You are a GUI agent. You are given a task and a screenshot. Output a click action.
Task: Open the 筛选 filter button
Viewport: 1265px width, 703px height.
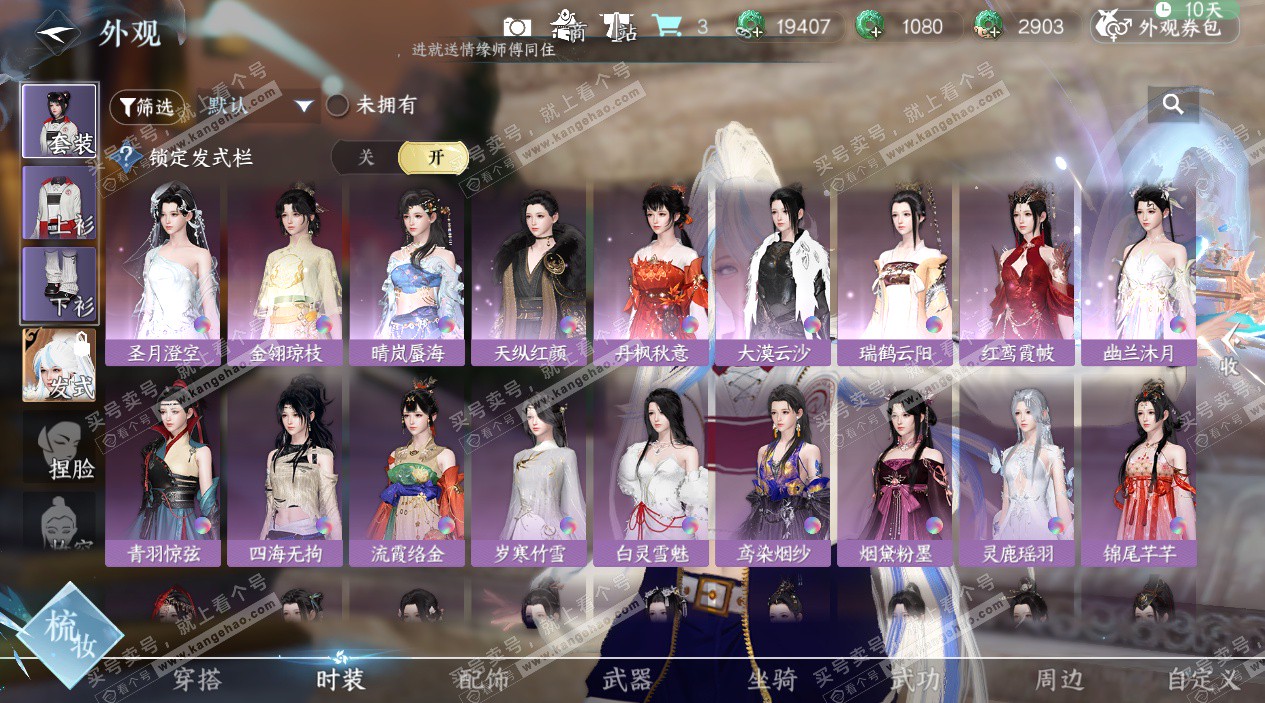point(145,105)
